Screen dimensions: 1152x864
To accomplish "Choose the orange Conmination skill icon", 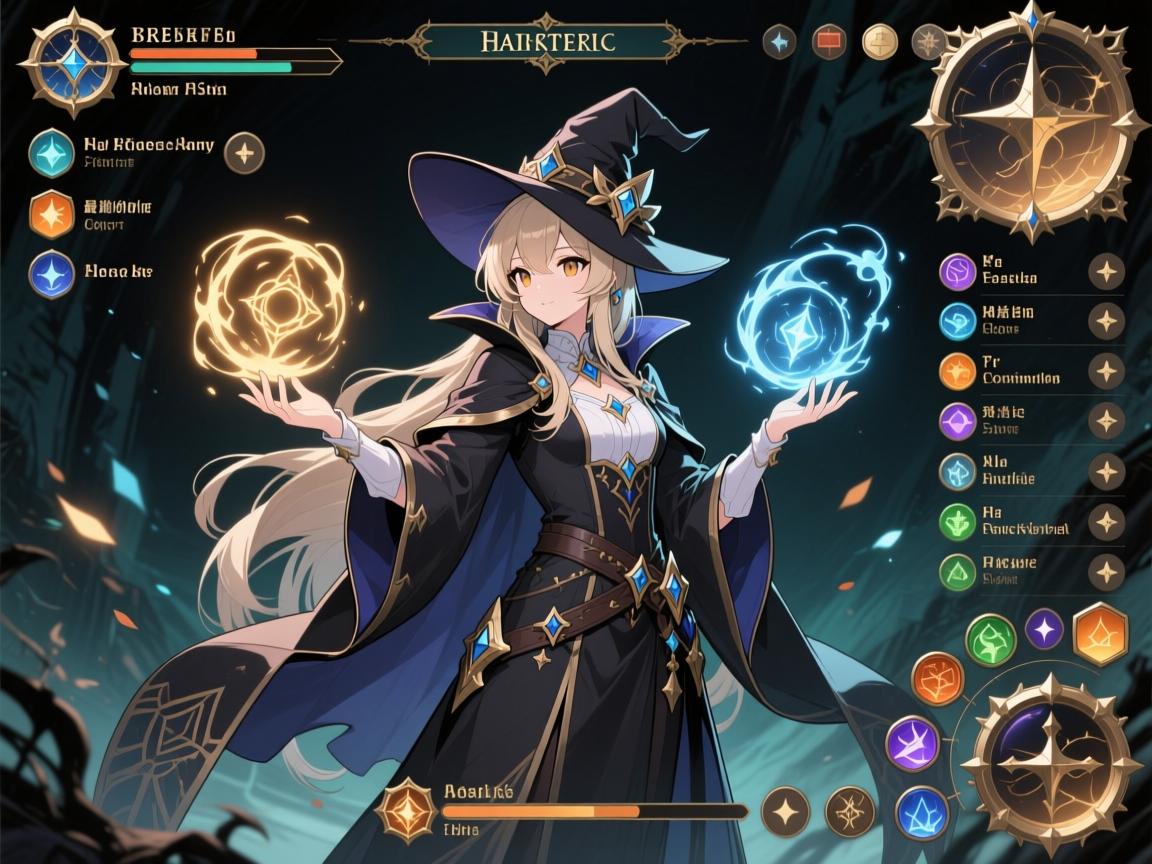I will coord(958,371).
